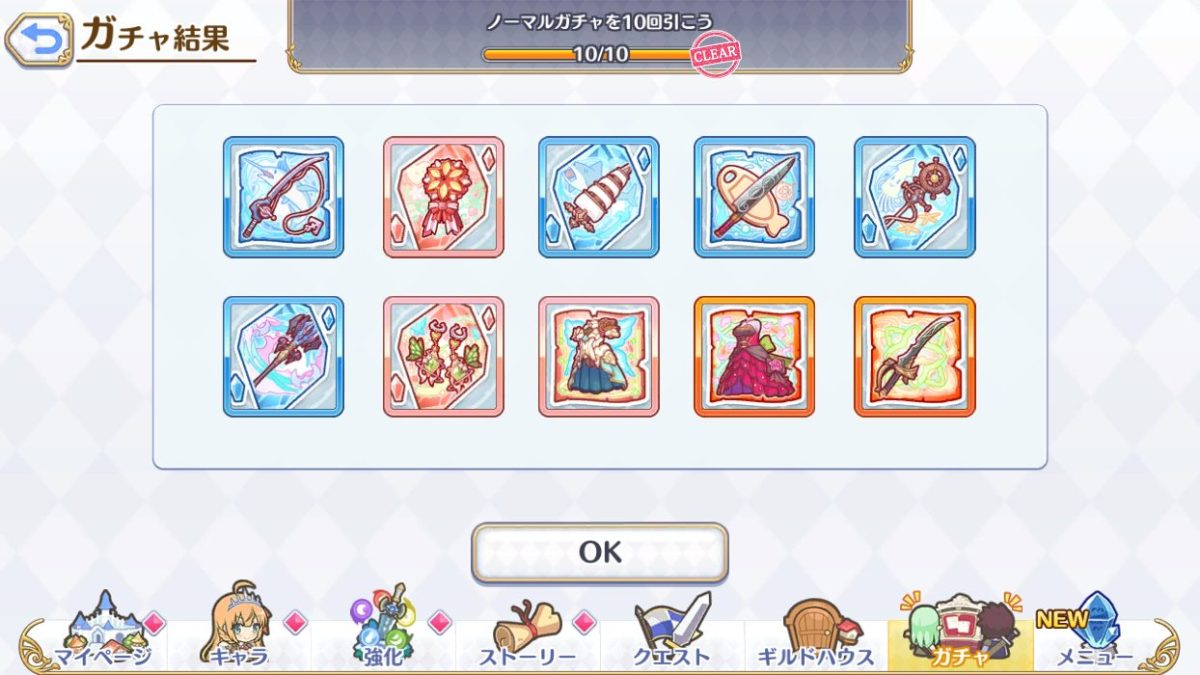Select the fishing rod blueprint result
This screenshot has width=1200, height=675.
coord(283,197)
